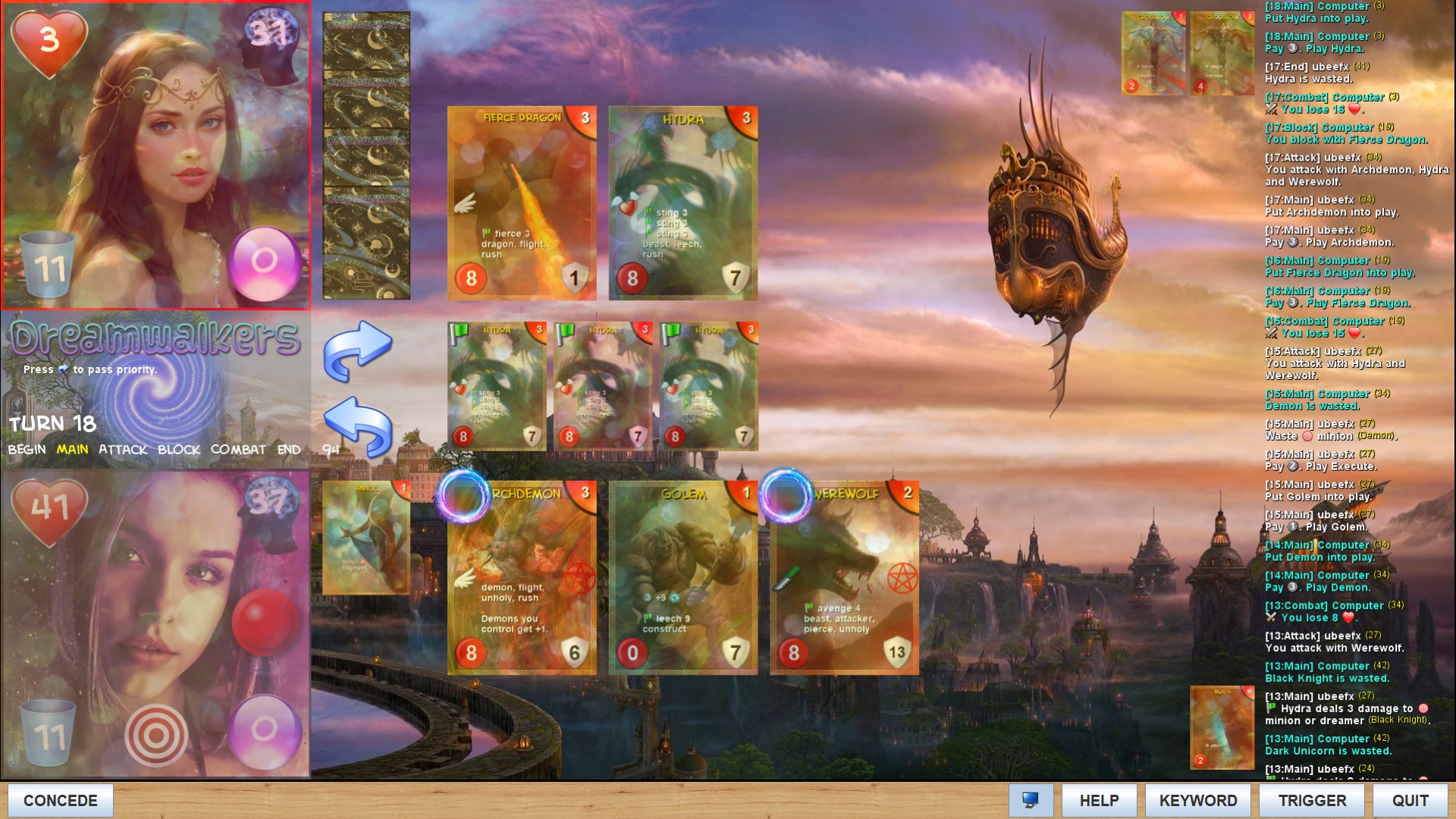Viewport: 1456px width, 819px height.
Task: Open the Help panel
Action: 1099,800
